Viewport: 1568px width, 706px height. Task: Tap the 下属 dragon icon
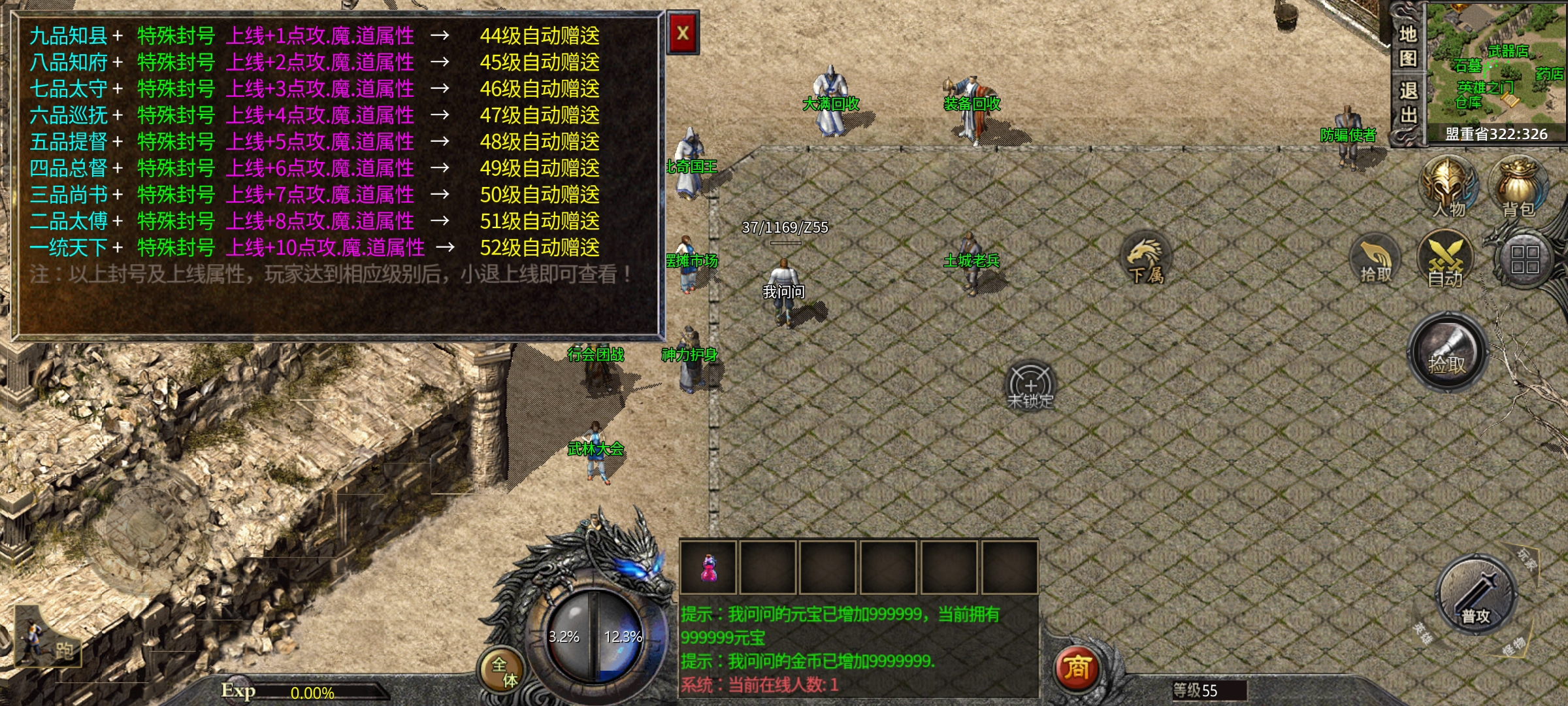[x=1145, y=260]
